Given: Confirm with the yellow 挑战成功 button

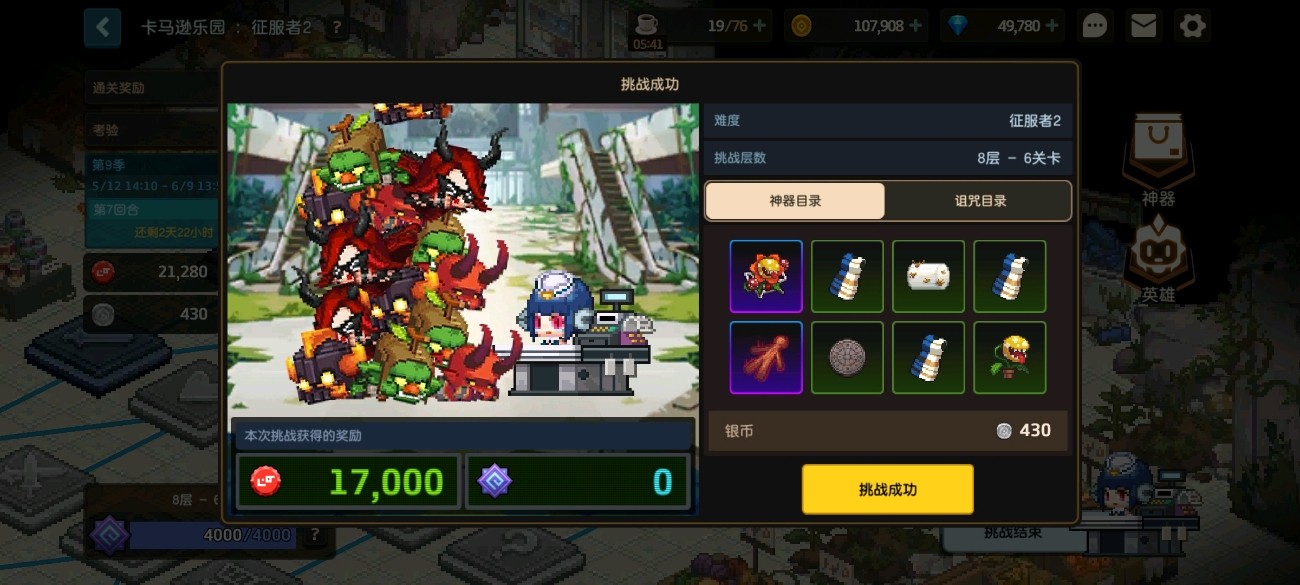Looking at the screenshot, I should (887, 489).
